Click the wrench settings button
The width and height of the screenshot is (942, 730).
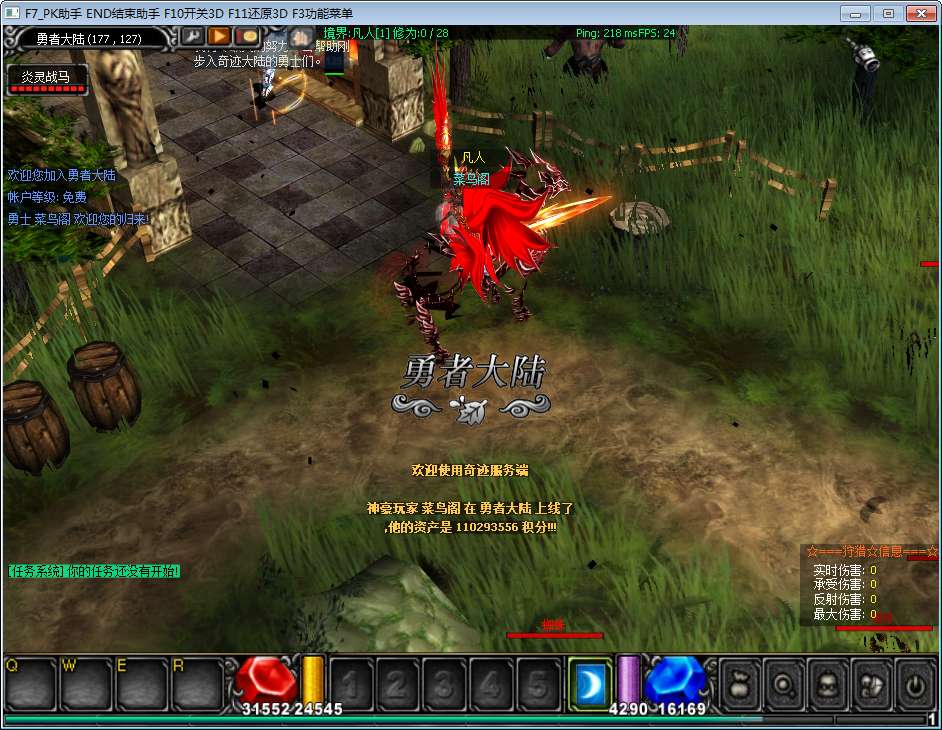(x=192, y=37)
